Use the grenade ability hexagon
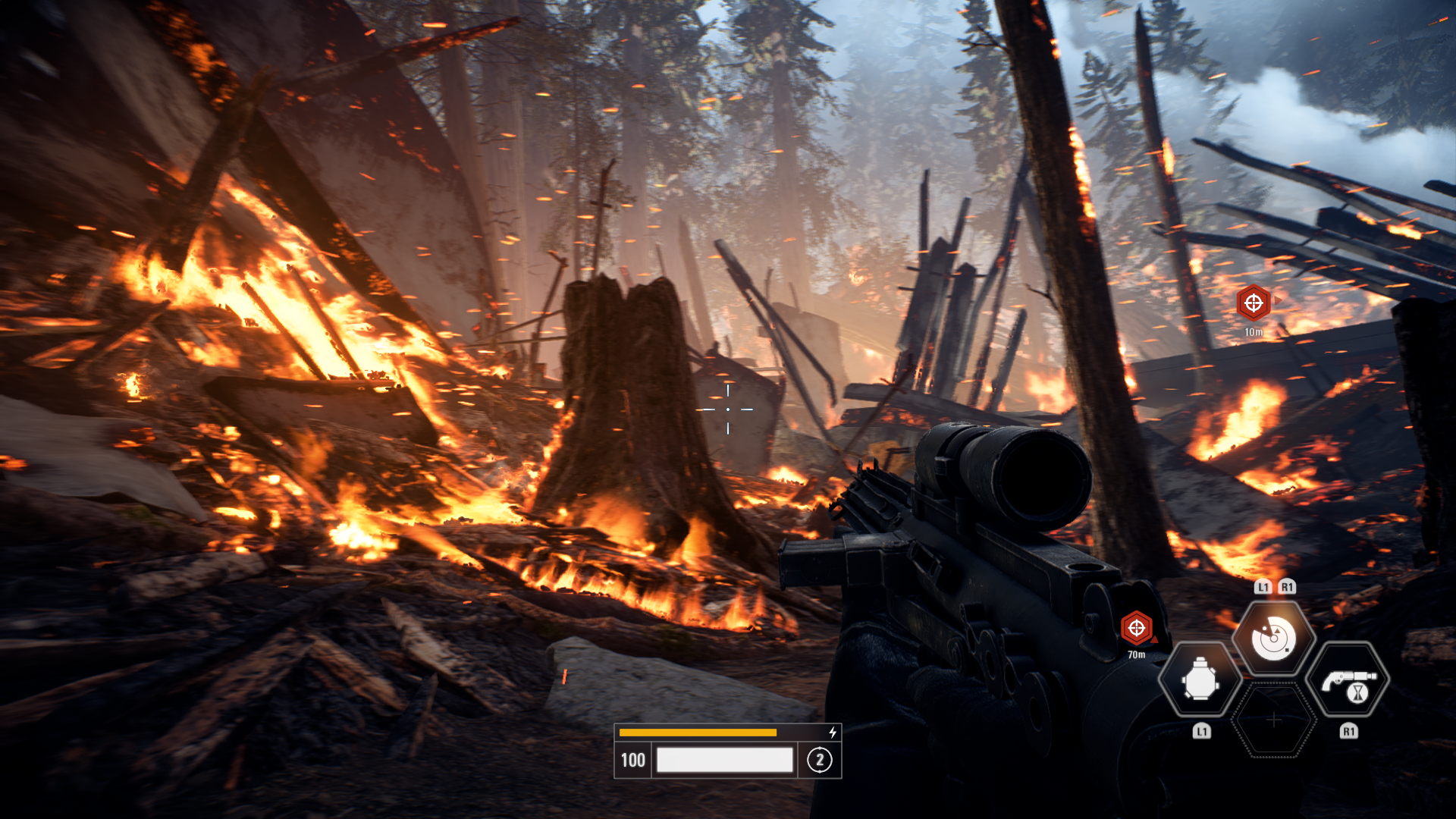The width and height of the screenshot is (1456, 819). (1200, 680)
